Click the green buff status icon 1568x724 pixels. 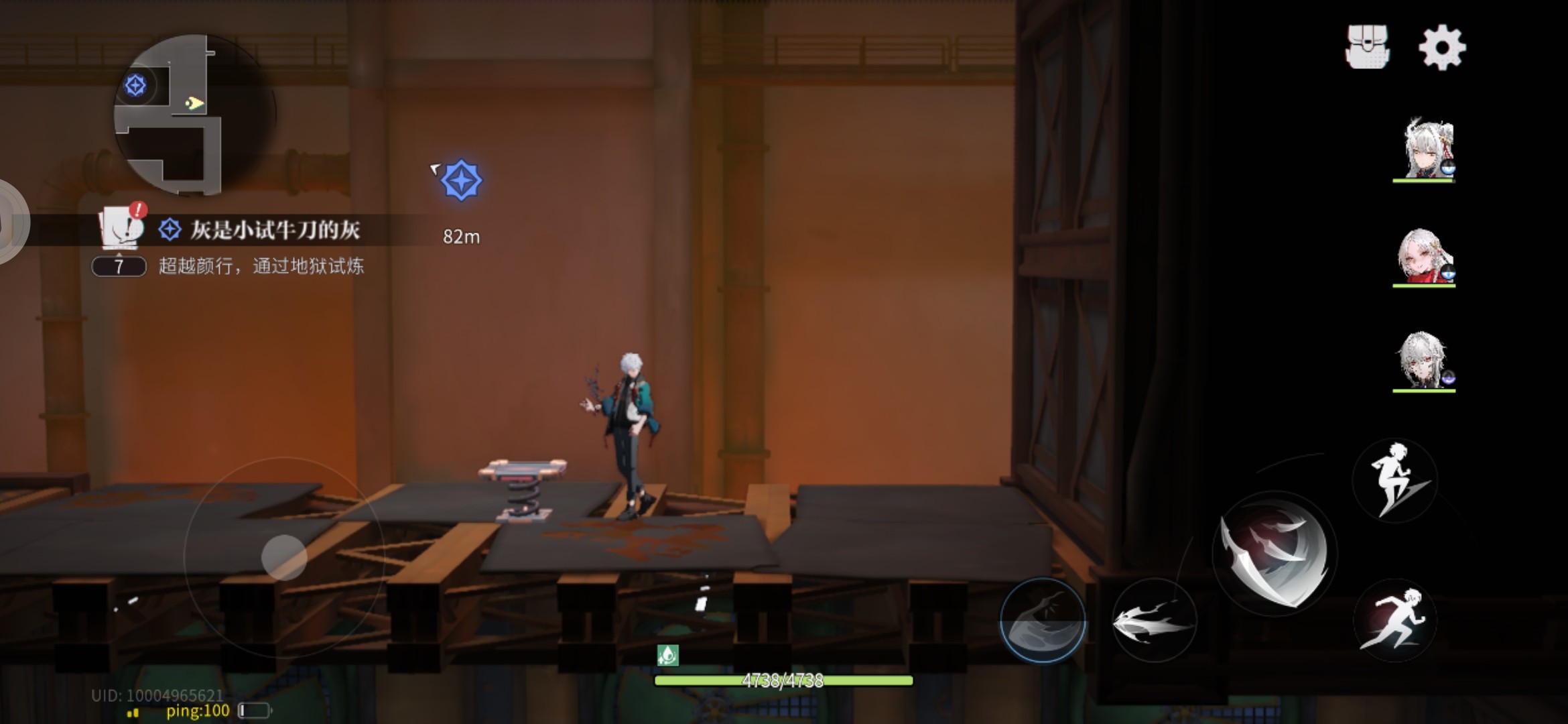coord(667,654)
